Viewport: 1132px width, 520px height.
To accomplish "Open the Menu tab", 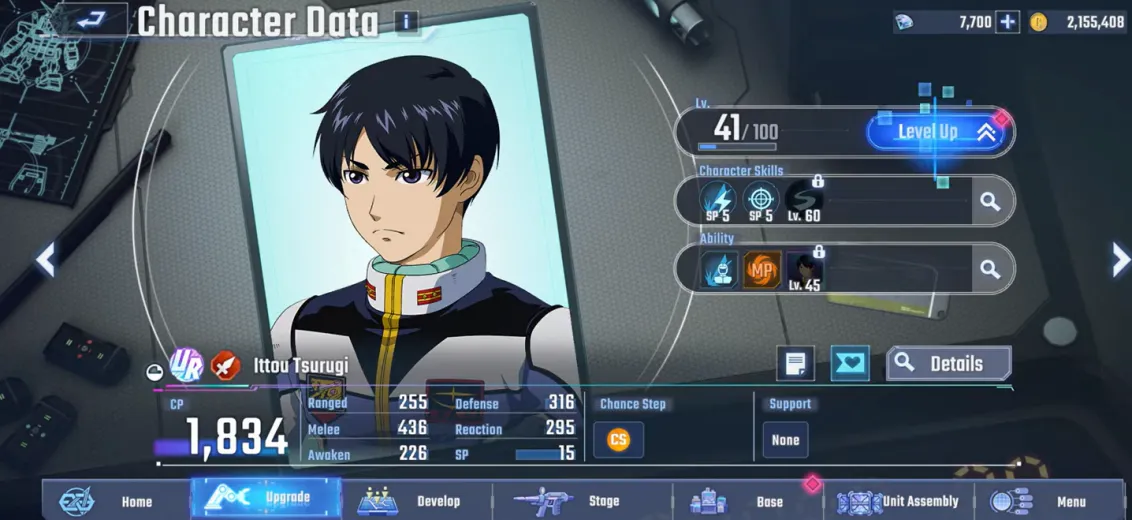I will (1050, 501).
